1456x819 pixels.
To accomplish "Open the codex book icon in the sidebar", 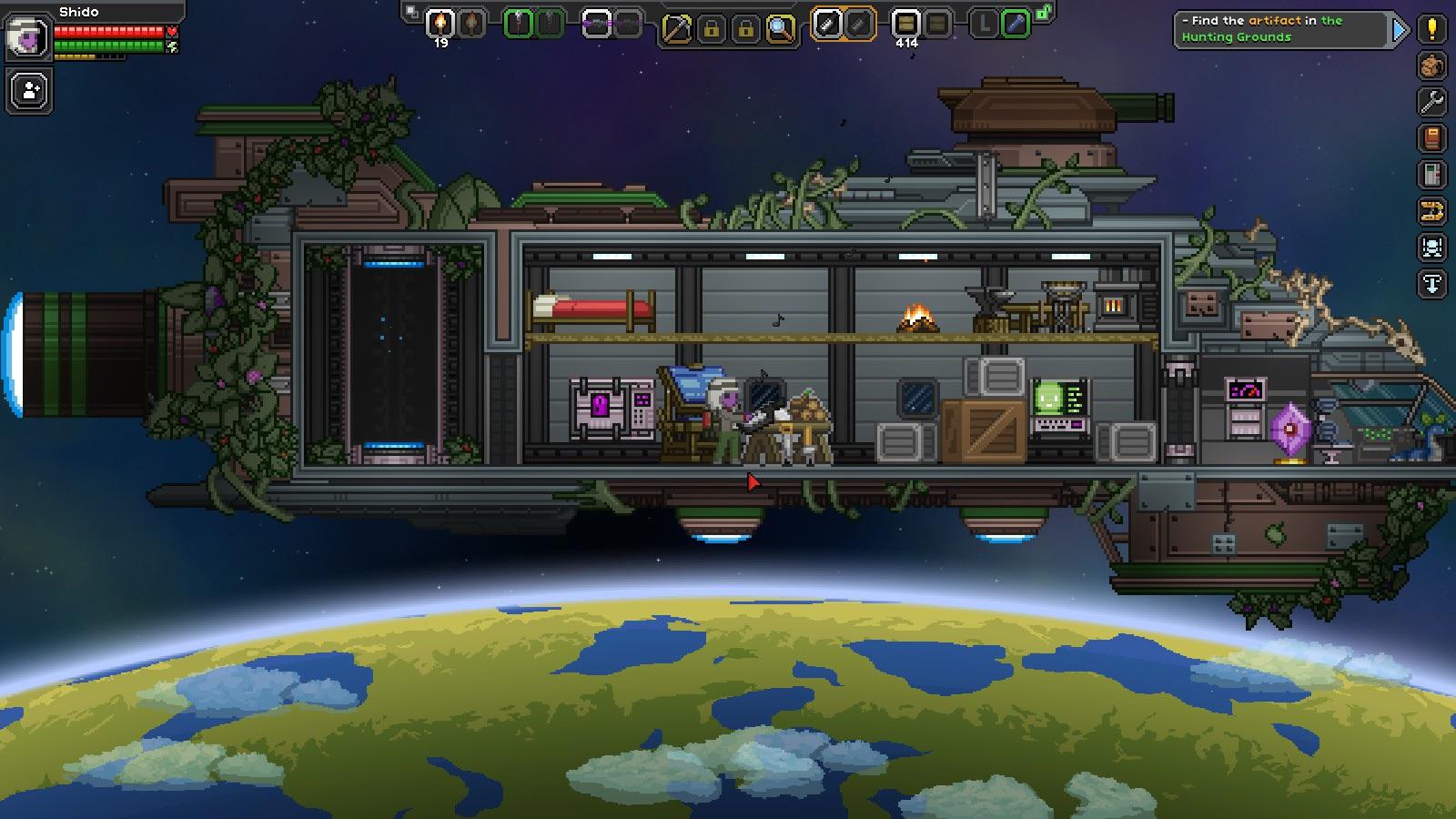I will [x=1431, y=138].
